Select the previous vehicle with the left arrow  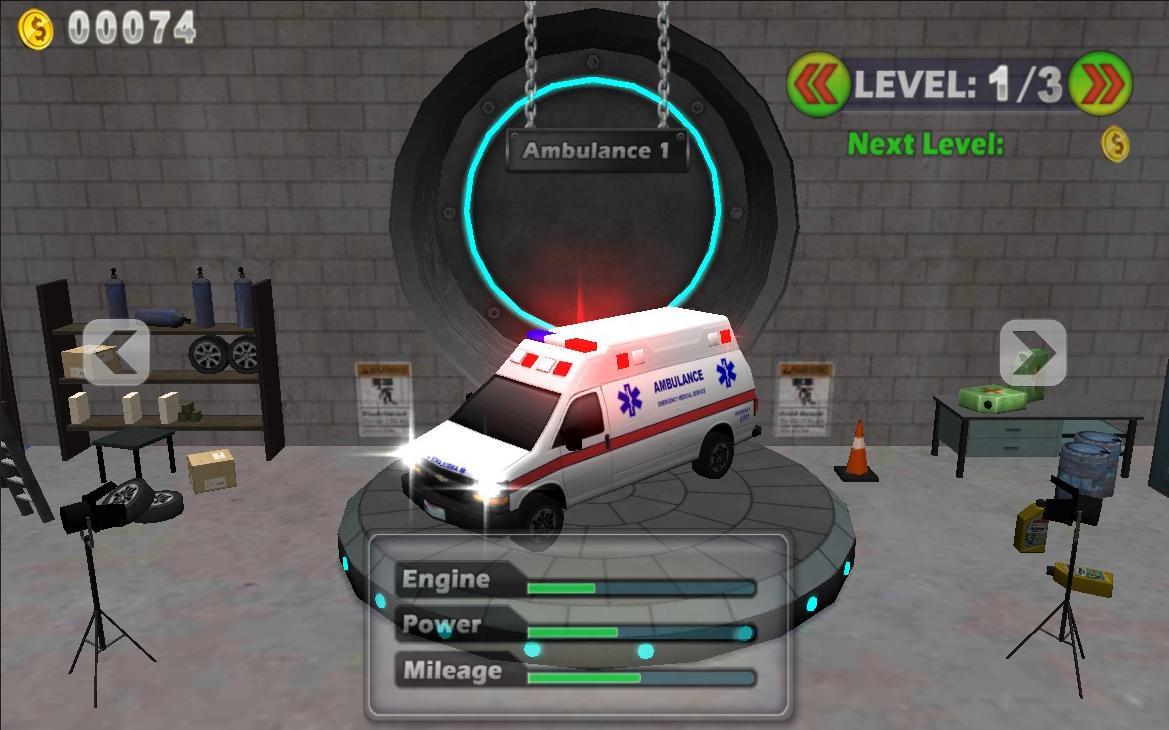click(116, 352)
